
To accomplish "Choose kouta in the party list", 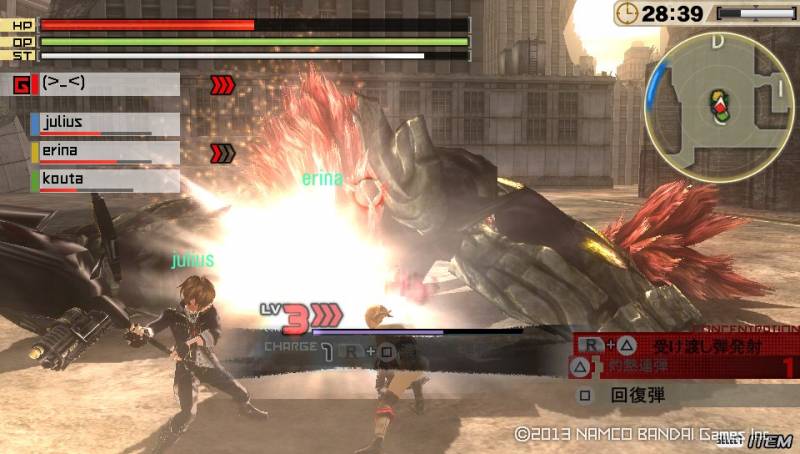I will tap(105, 180).
